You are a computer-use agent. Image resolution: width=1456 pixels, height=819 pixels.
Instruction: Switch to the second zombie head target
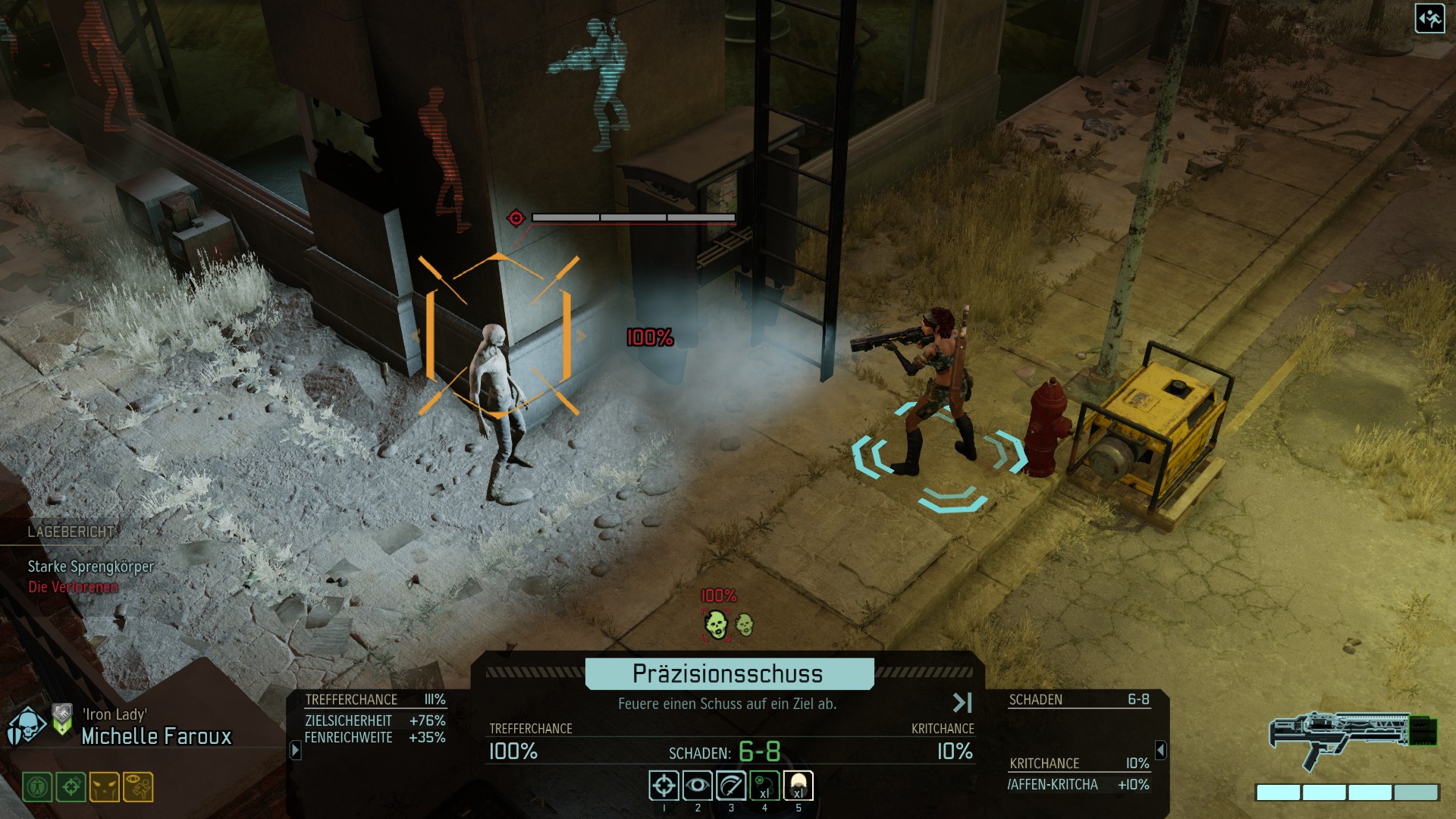[745, 625]
